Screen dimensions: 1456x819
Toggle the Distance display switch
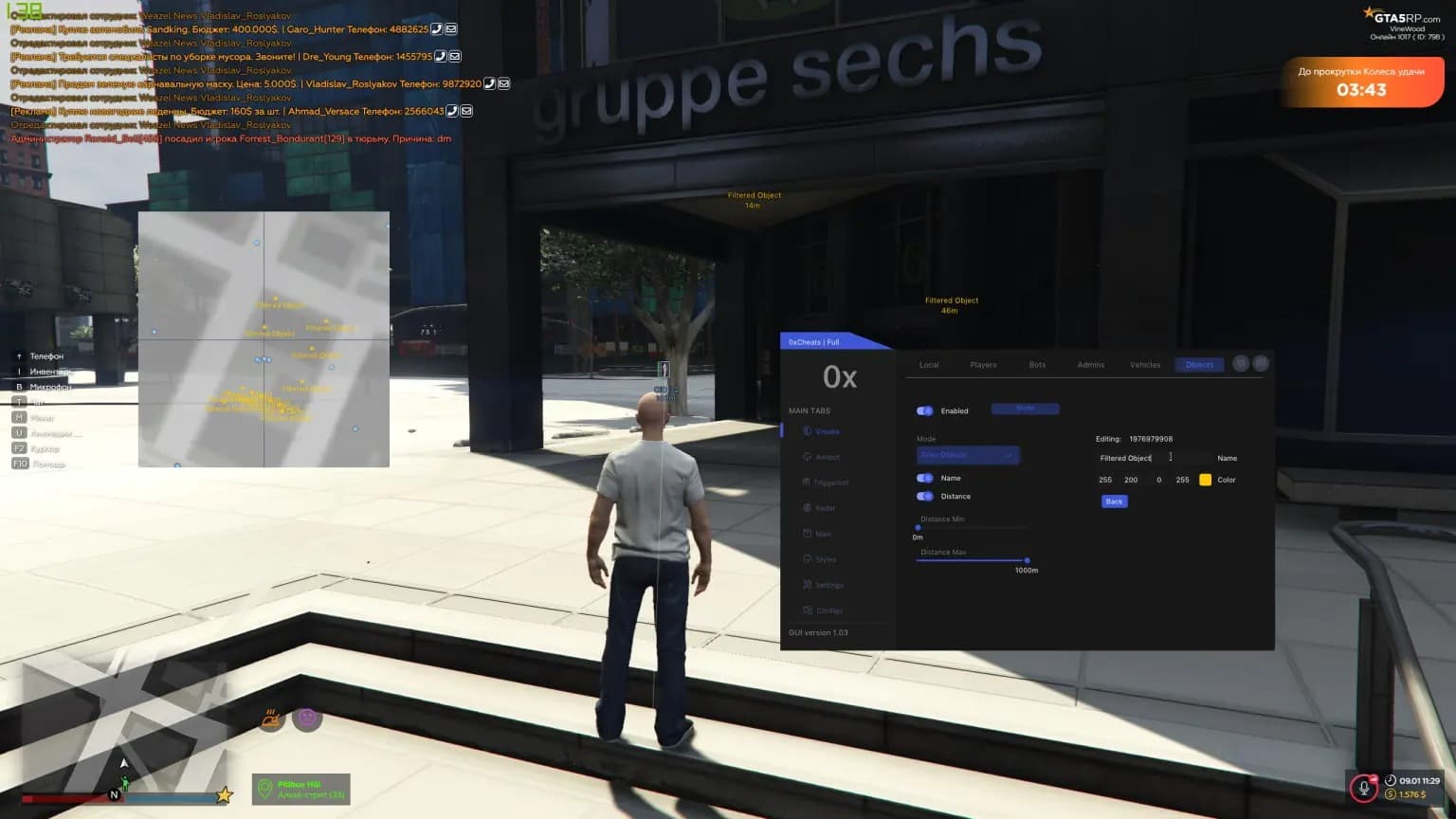coord(925,496)
